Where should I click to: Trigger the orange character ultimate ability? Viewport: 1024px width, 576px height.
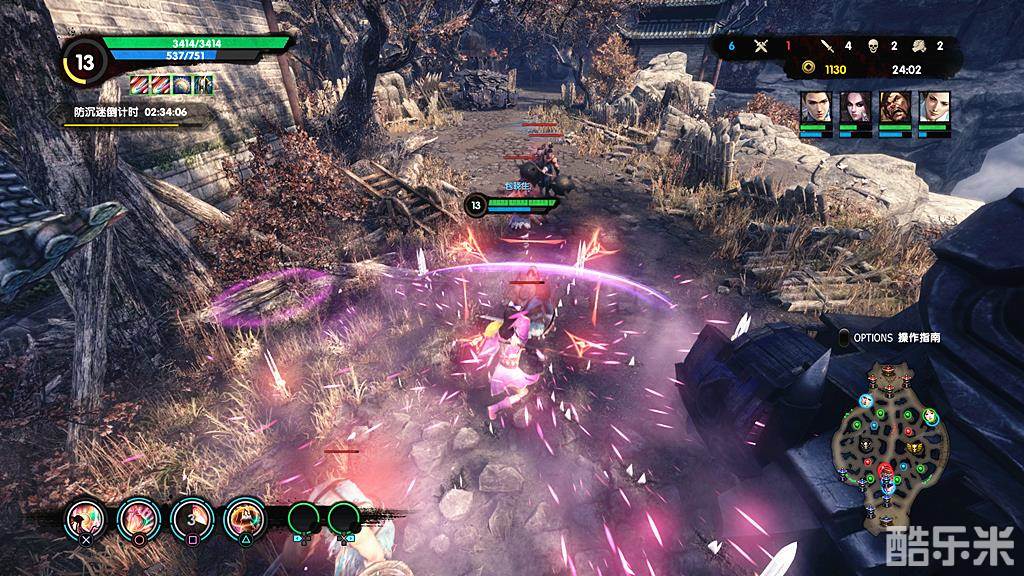243,517
